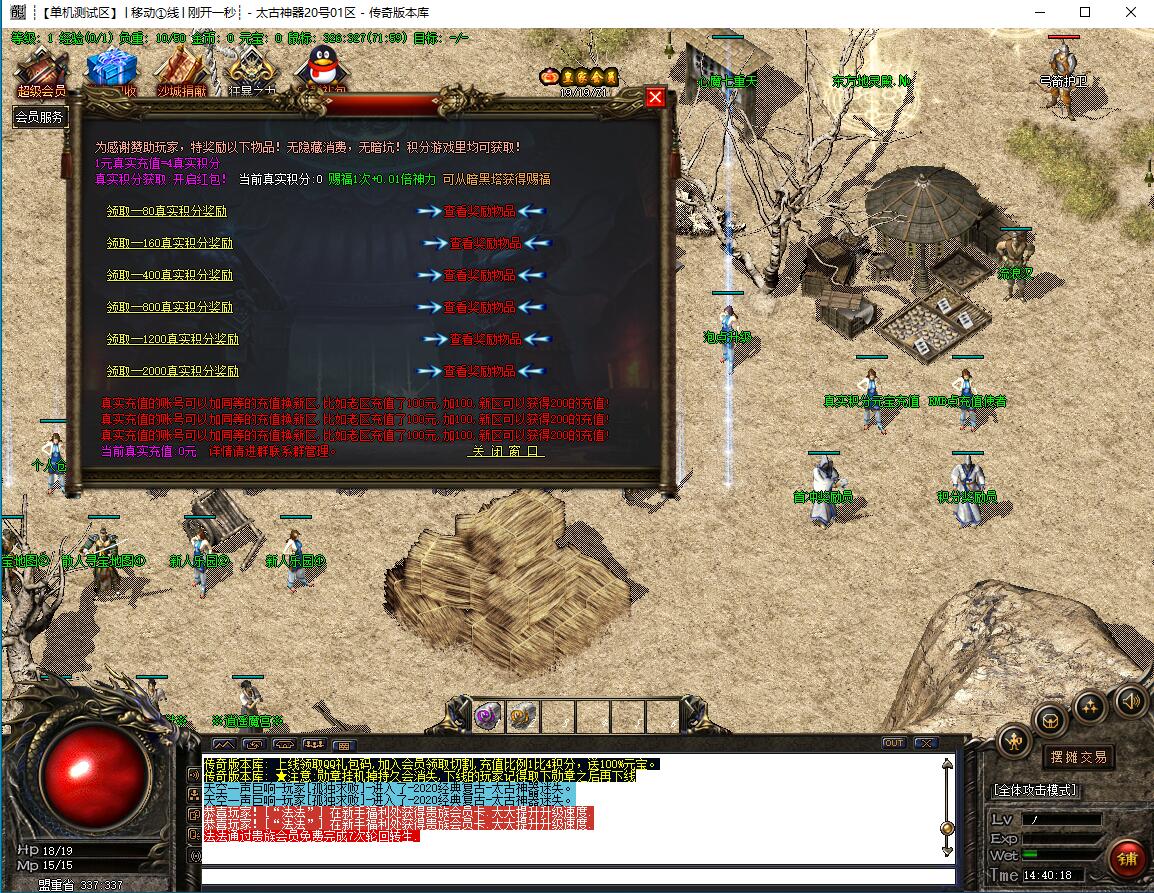This screenshot has width=1154, height=893.
Task: Claim the 80 points reward link
Action: point(167,211)
